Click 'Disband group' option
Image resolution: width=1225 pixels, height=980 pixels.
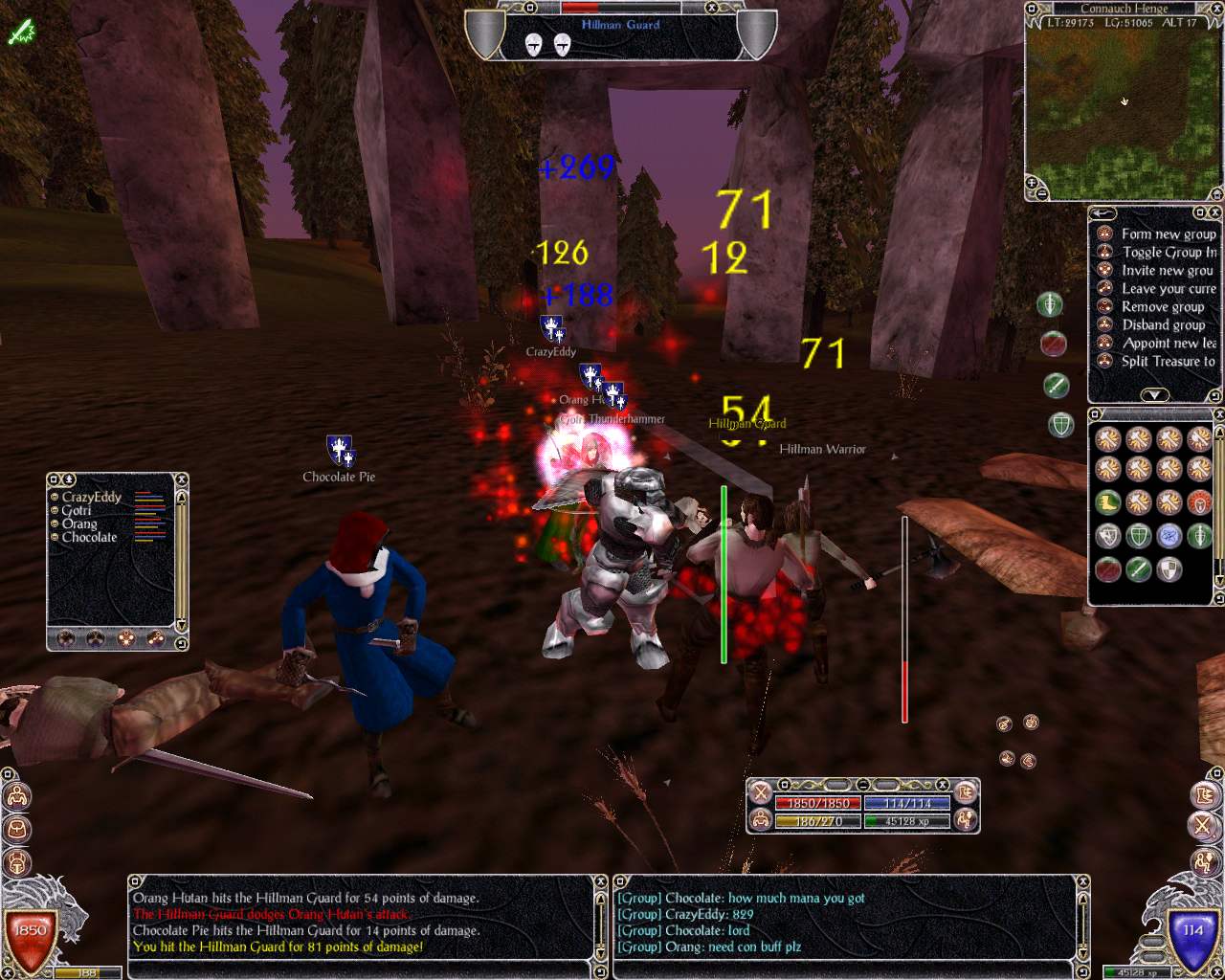pyautogui.click(x=1163, y=324)
